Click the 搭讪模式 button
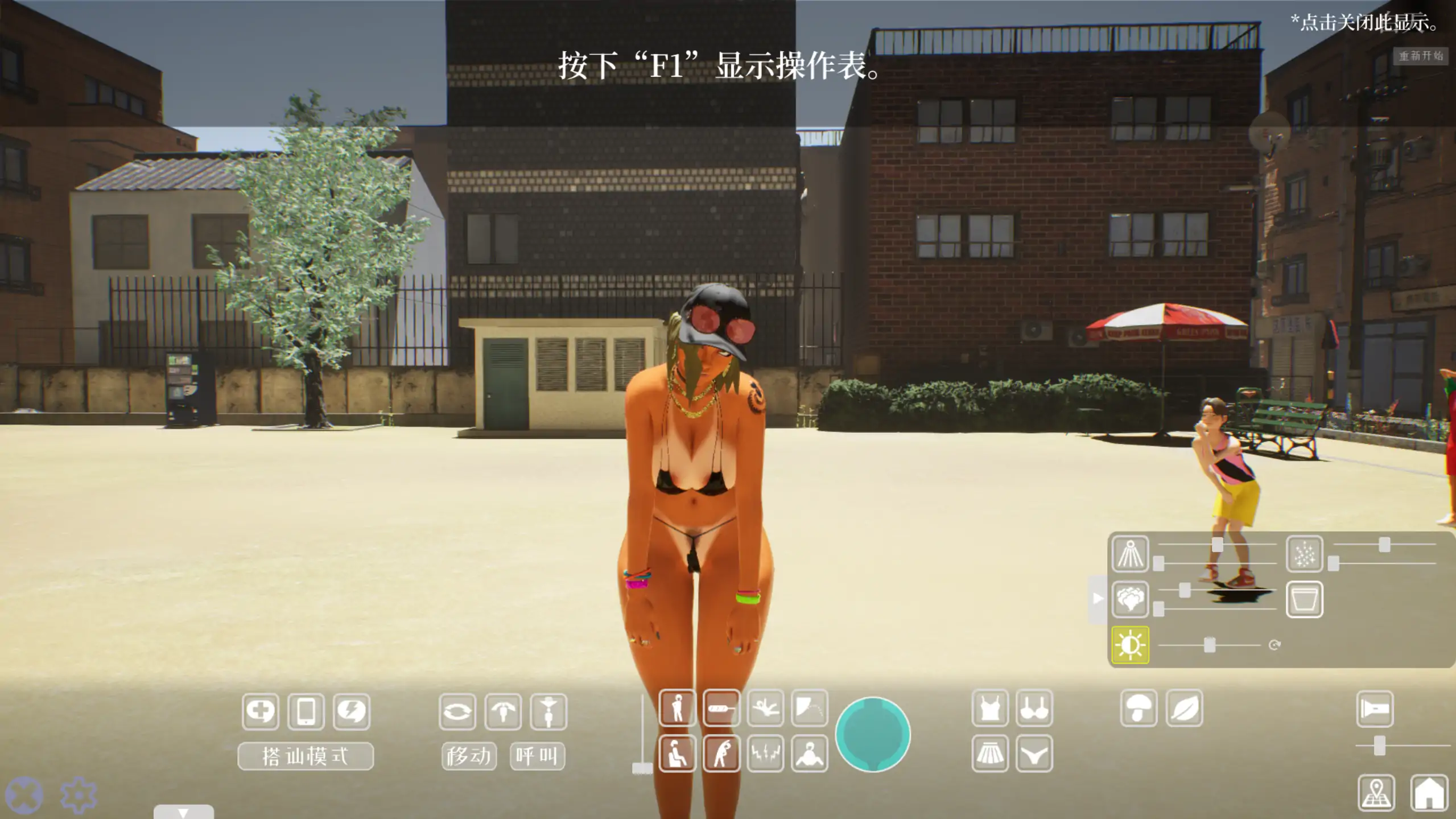 coord(306,756)
